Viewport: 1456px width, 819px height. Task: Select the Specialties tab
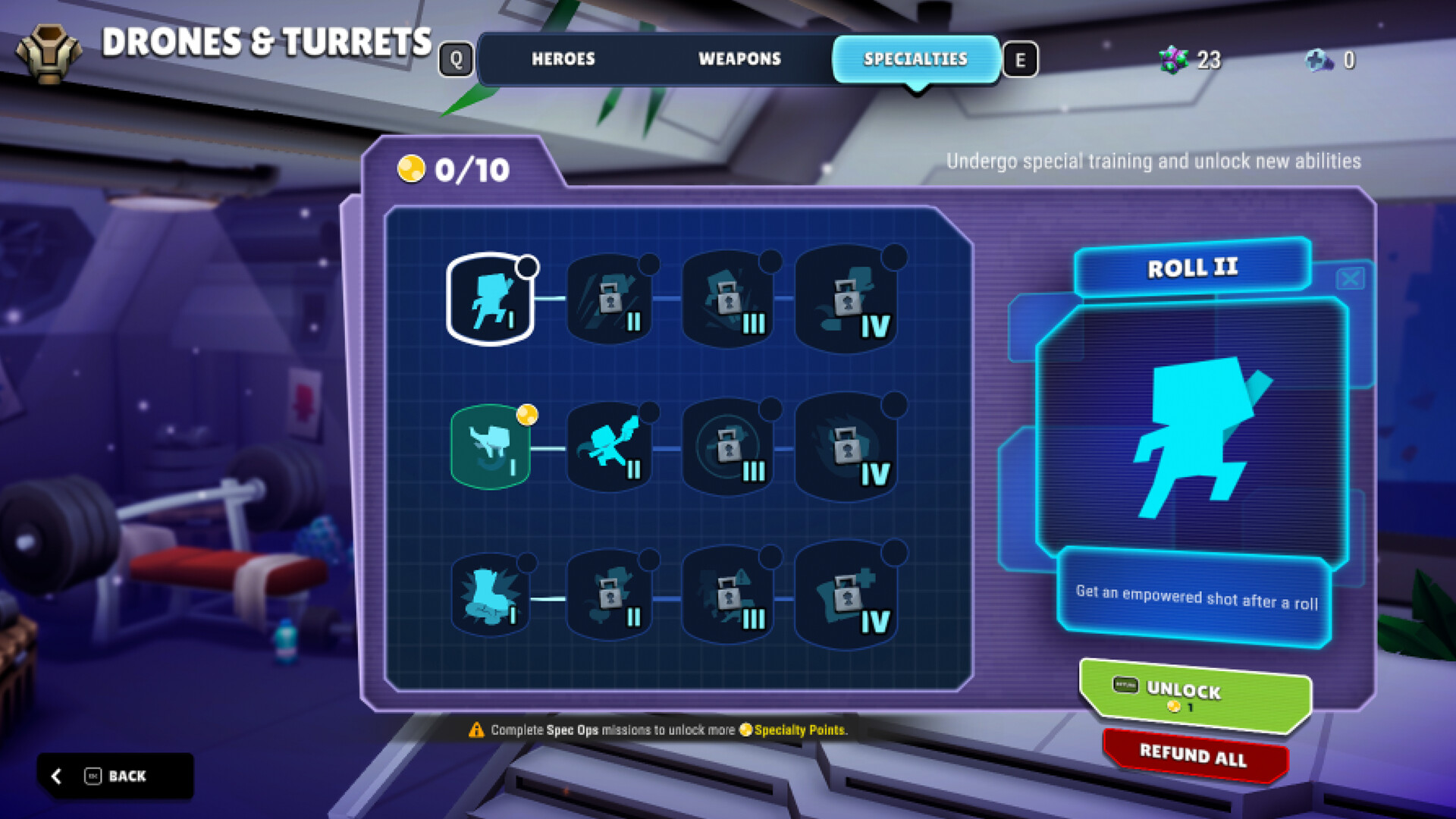click(x=915, y=59)
